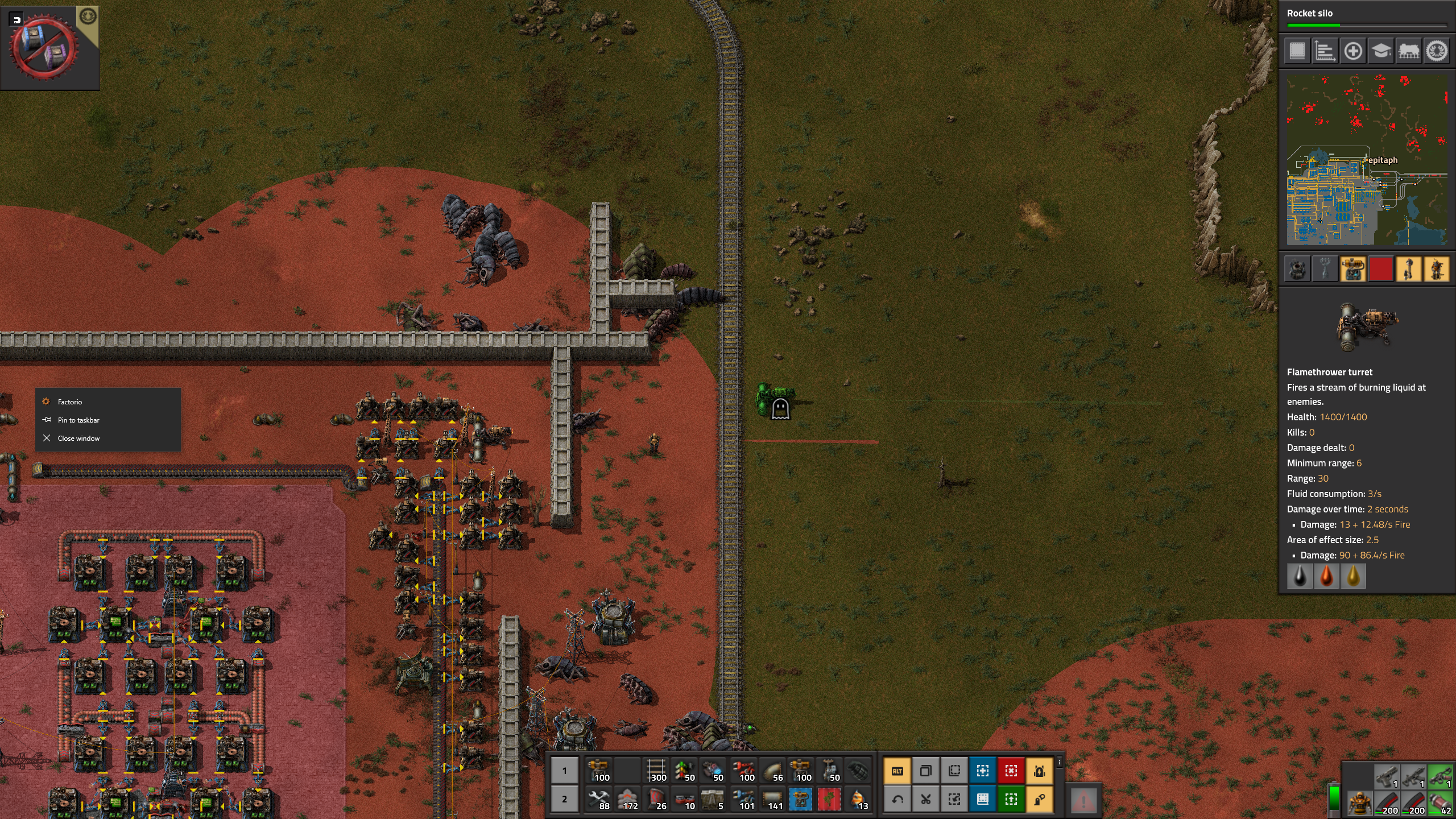Open the bonuses plus-circle button
The width and height of the screenshot is (1456, 819).
point(1353,51)
